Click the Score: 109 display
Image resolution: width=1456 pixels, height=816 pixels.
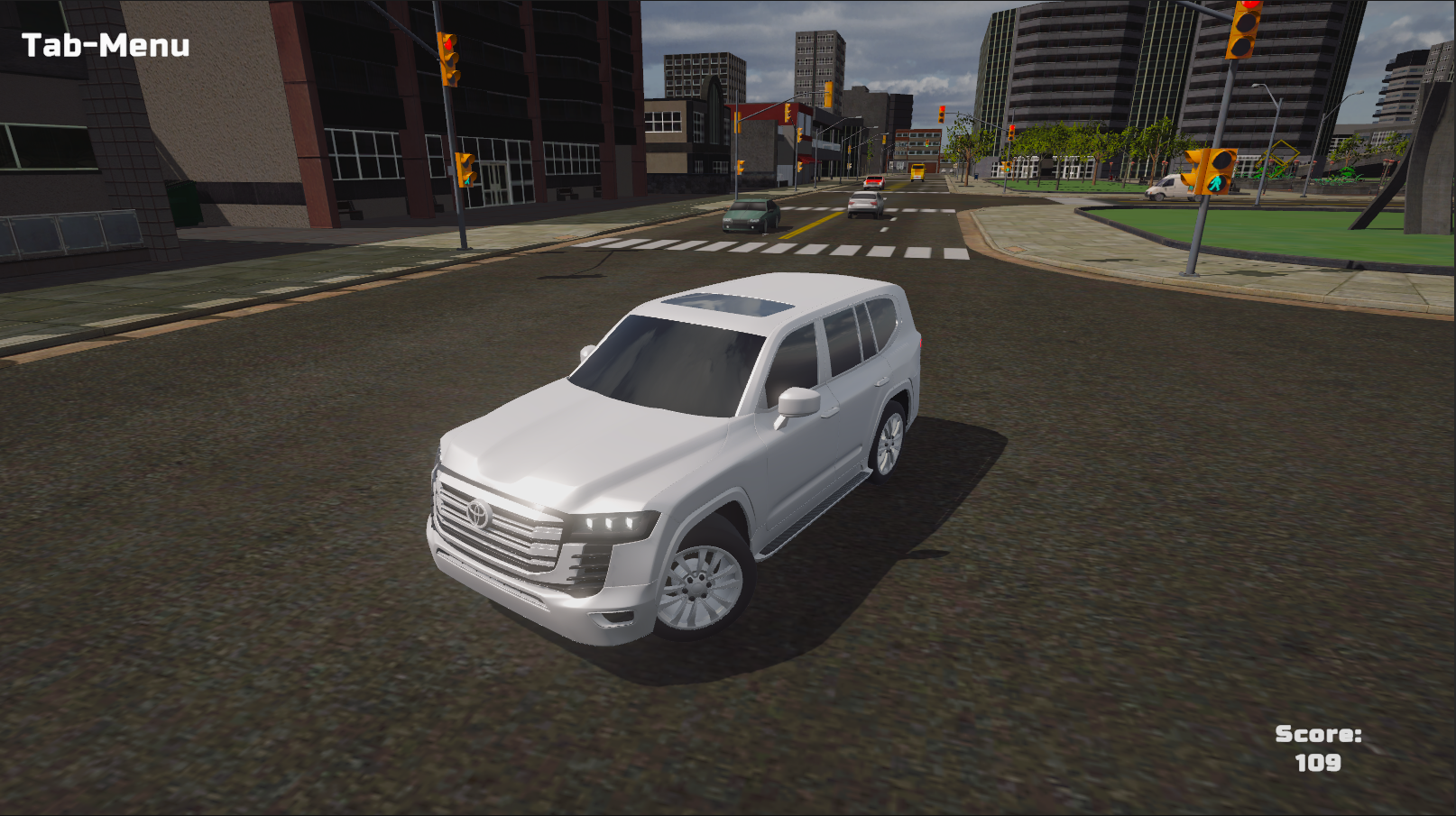click(1317, 747)
